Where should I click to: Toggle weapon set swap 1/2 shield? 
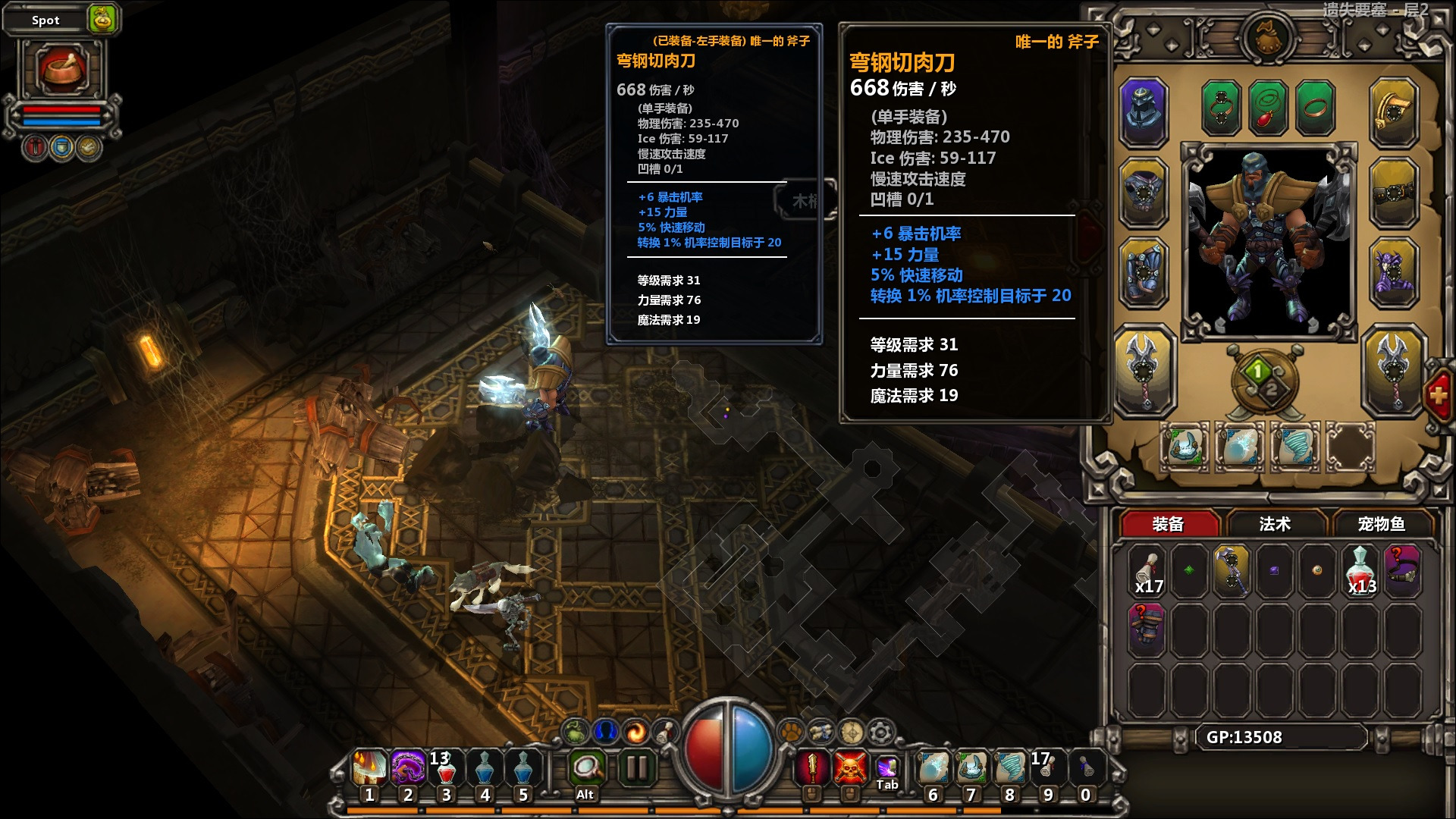(1264, 380)
